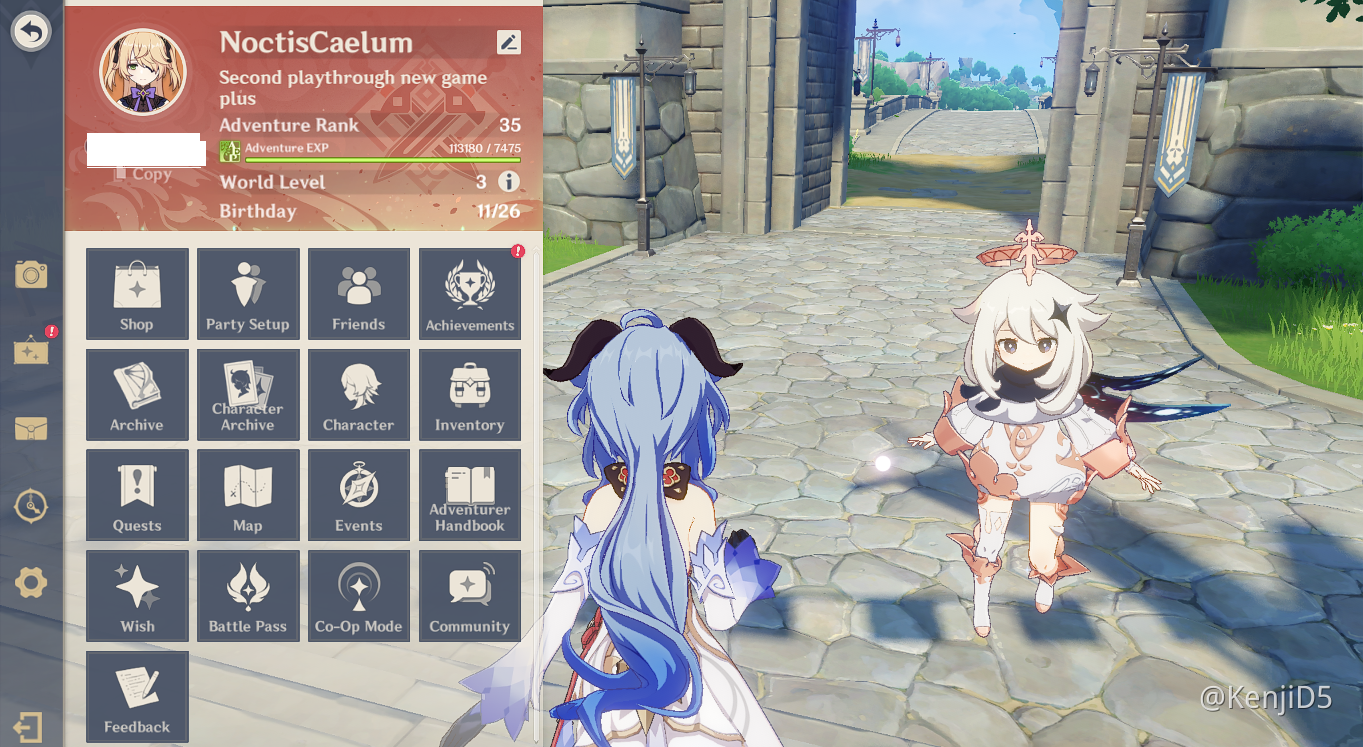1363x747 pixels.
Task: Click NoctisCaelum's profile avatar
Action: (x=142, y=70)
